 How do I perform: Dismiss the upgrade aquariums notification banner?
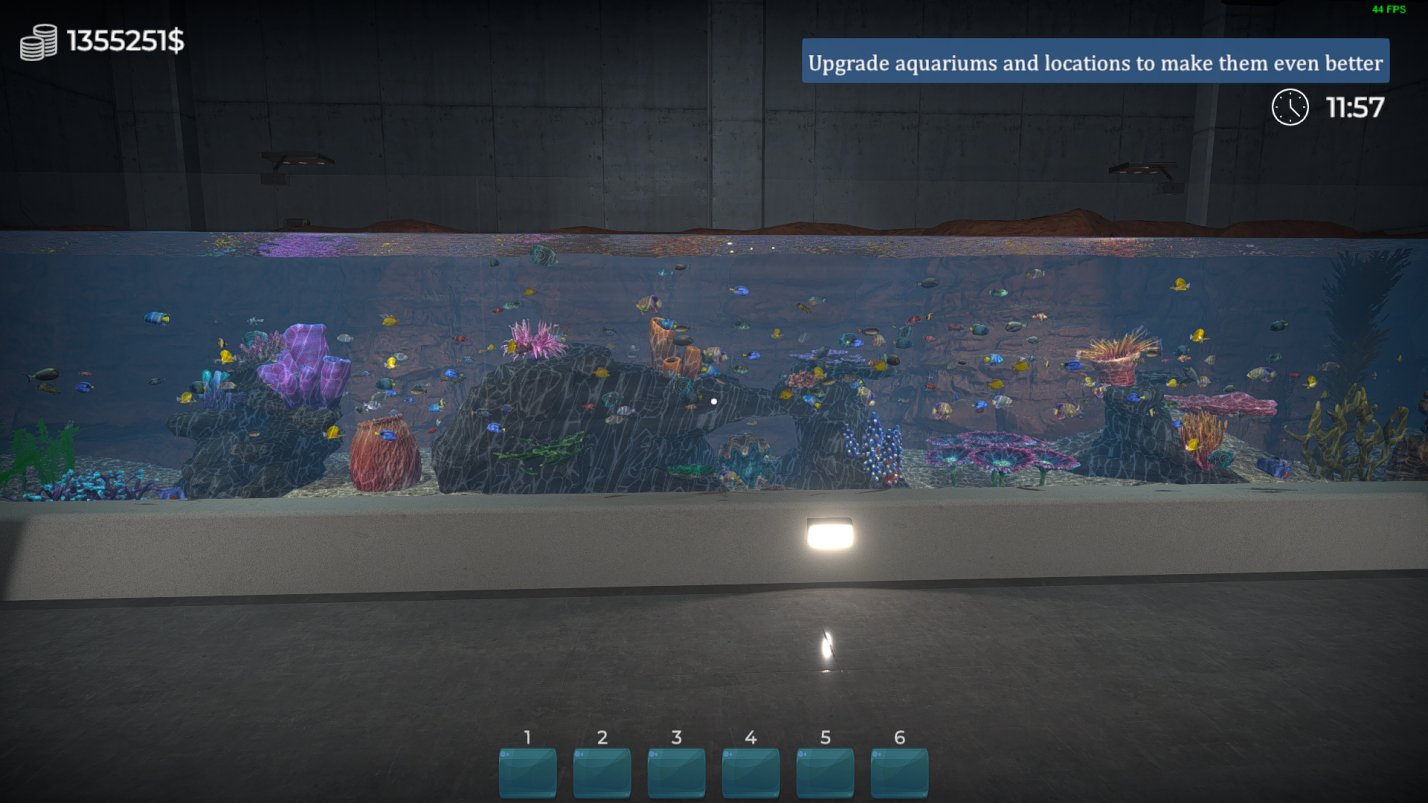click(x=1095, y=61)
